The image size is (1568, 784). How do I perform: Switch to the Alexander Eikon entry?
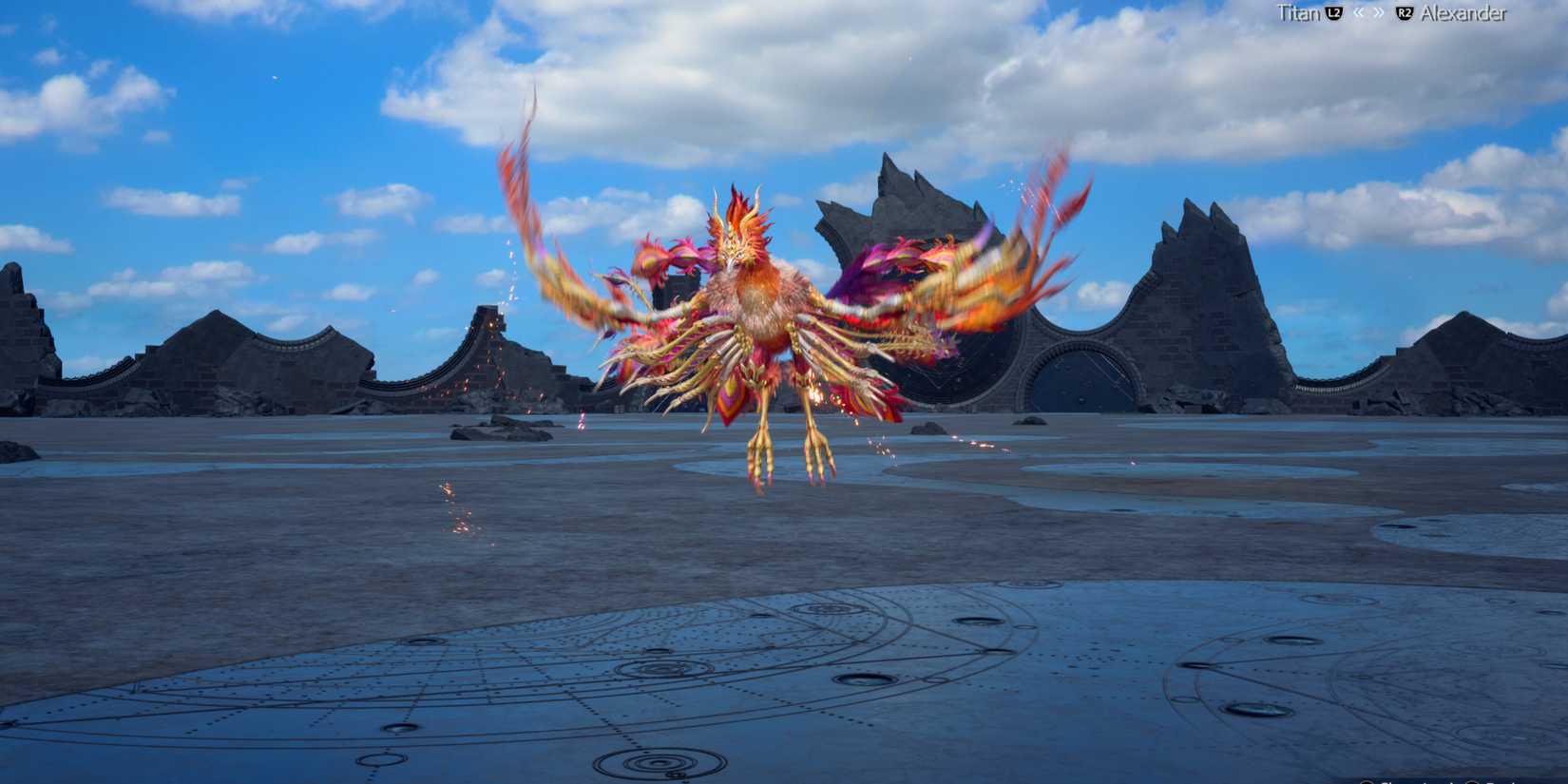click(x=1465, y=13)
